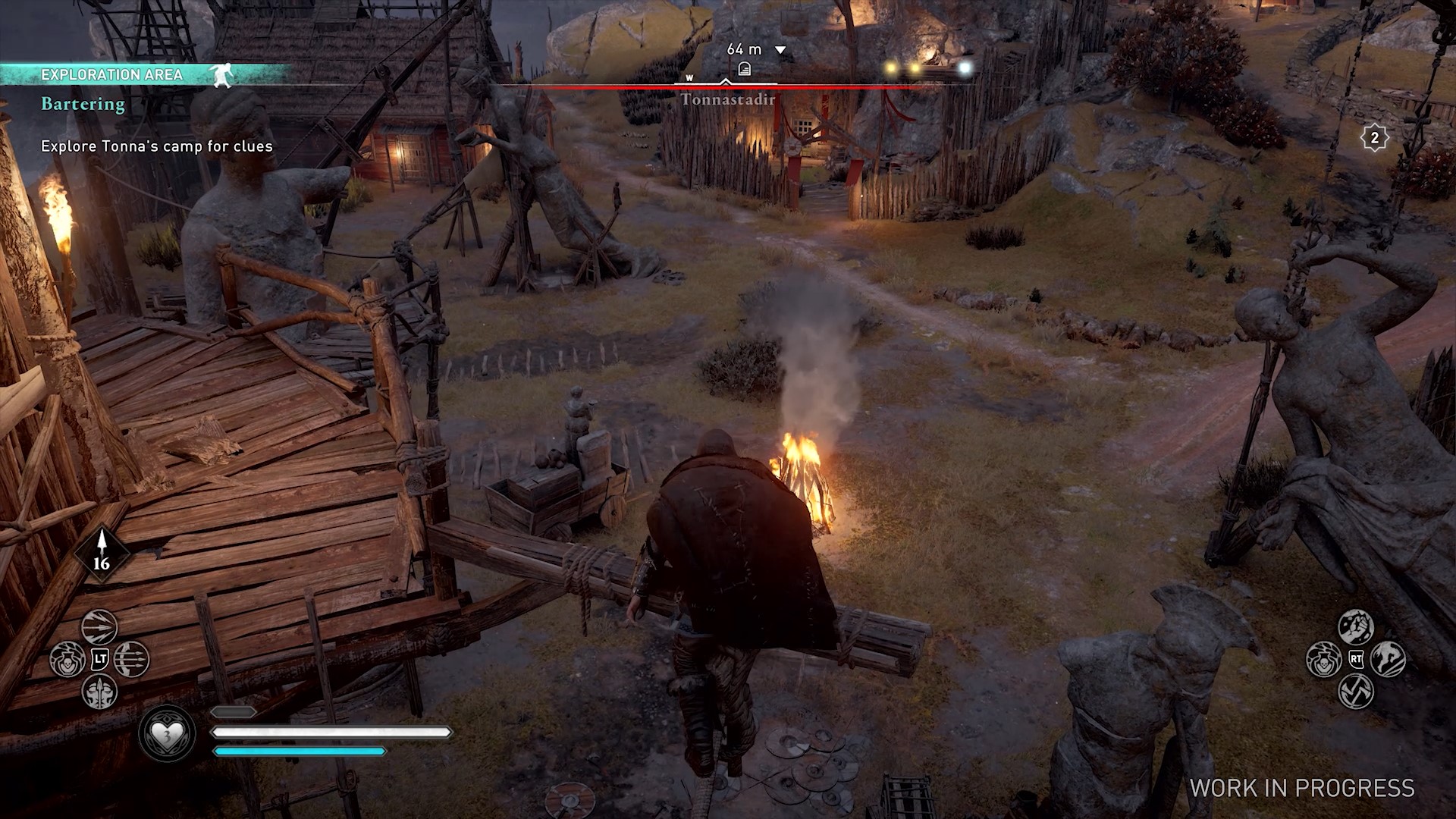Click the power level 2 badge on the right
The width and height of the screenshot is (1456, 819).
pyautogui.click(x=1375, y=138)
